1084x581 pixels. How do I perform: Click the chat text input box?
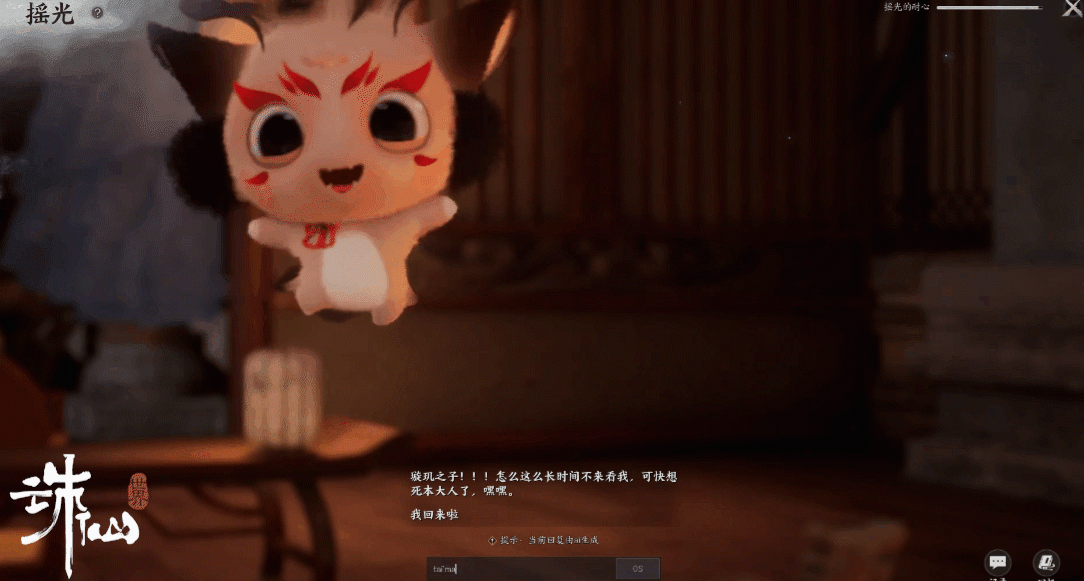[x=520, y=569]
